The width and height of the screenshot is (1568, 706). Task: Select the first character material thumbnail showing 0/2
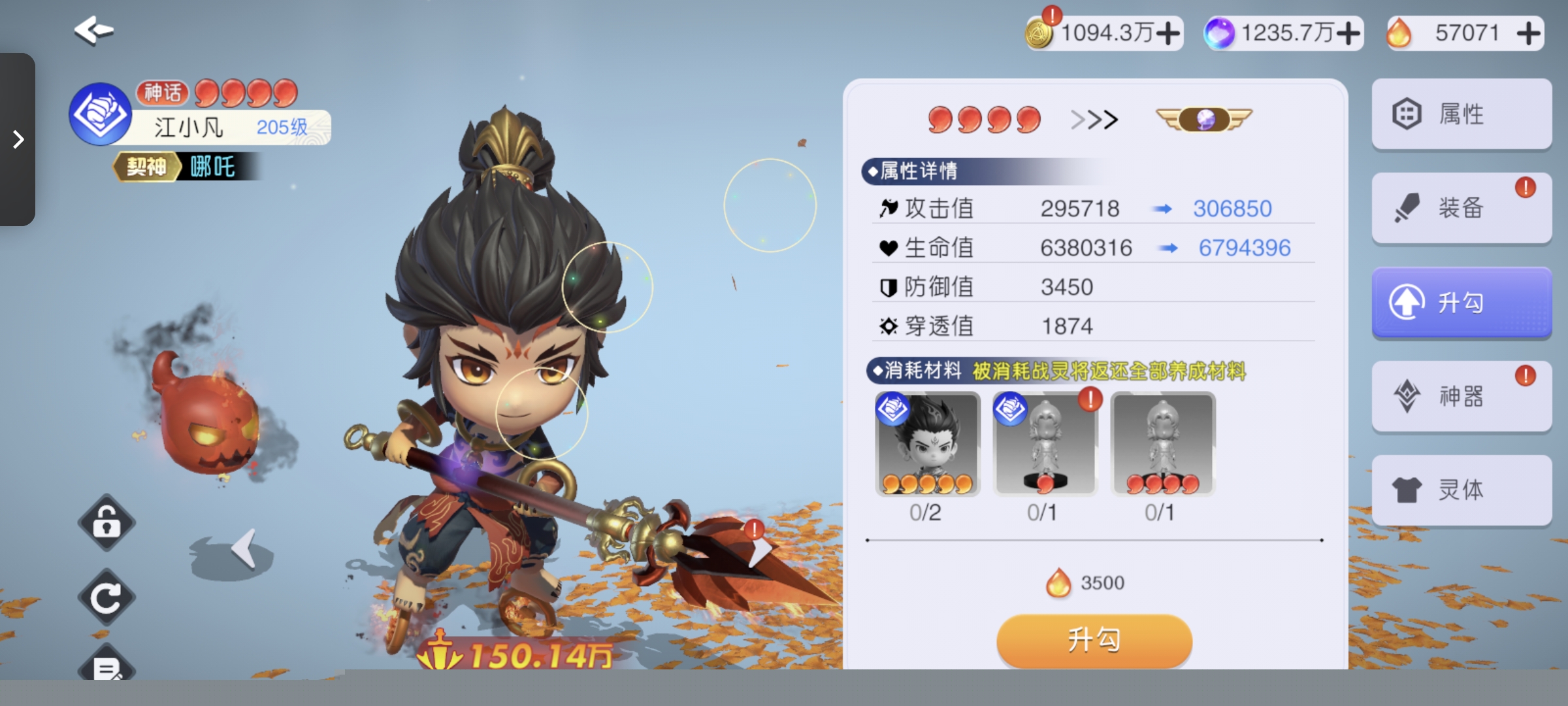(928, 445)
